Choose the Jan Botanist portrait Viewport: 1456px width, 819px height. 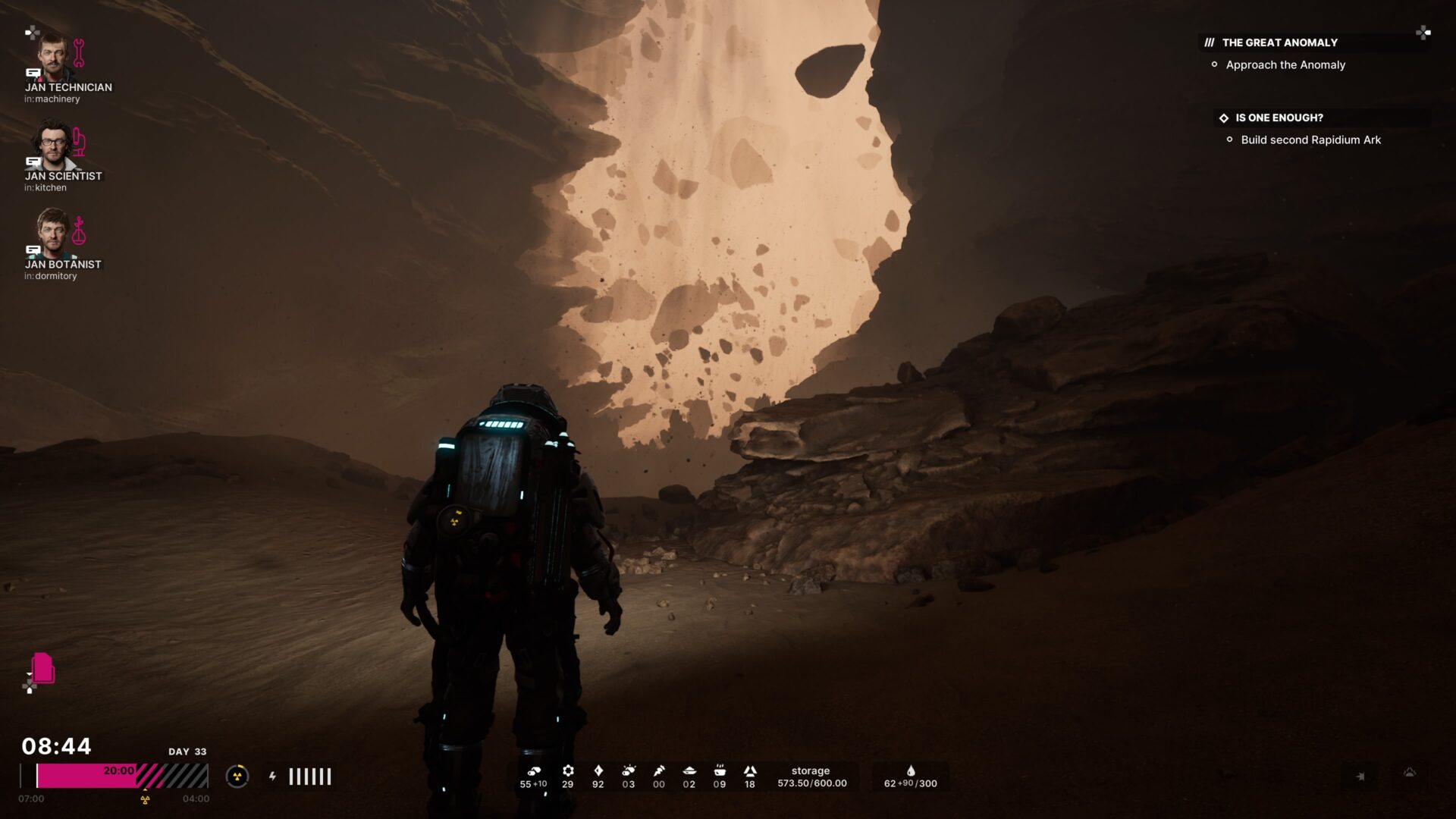pos(53,233)
